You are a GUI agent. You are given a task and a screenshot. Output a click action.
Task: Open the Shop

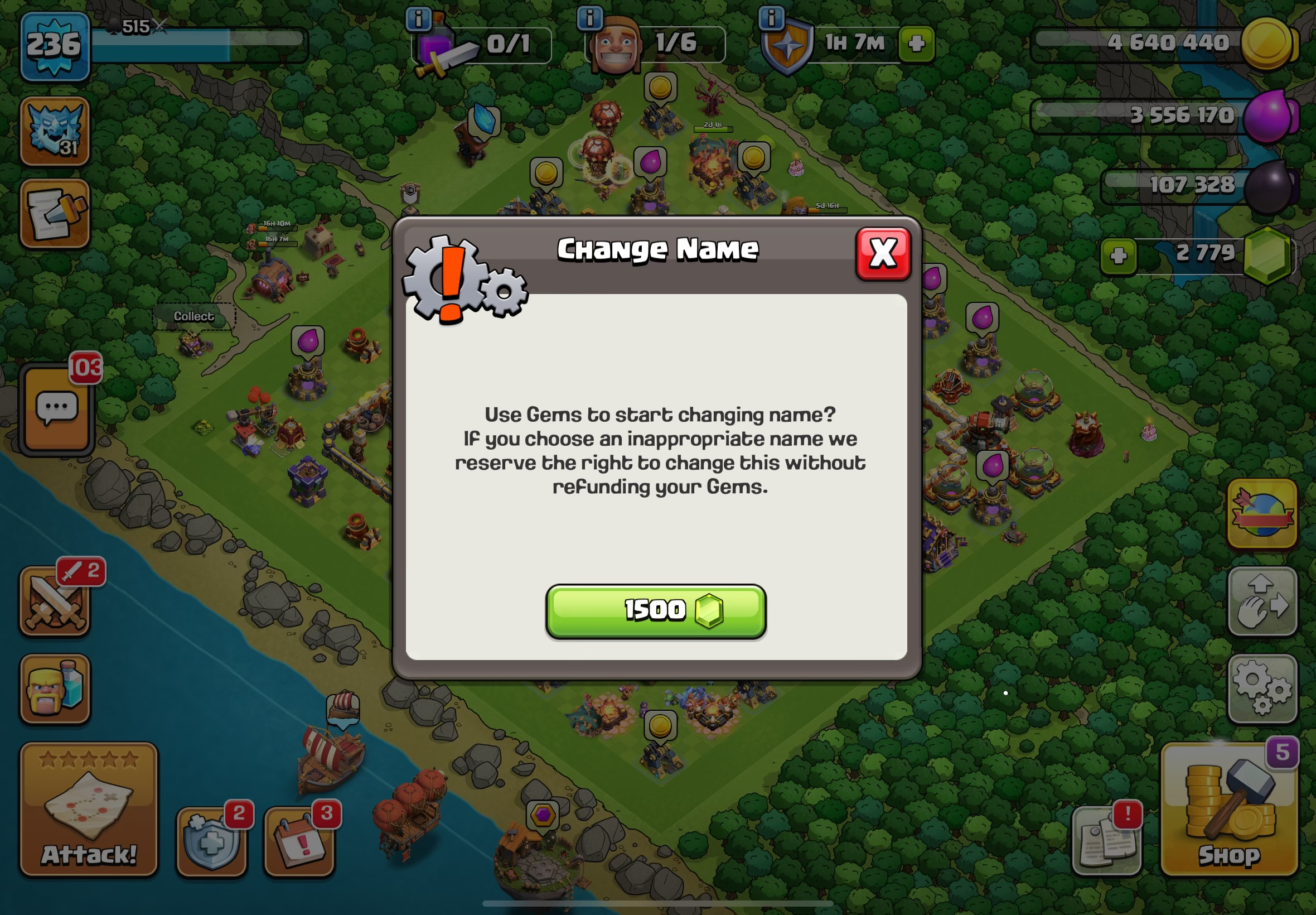click(1229, 808)
